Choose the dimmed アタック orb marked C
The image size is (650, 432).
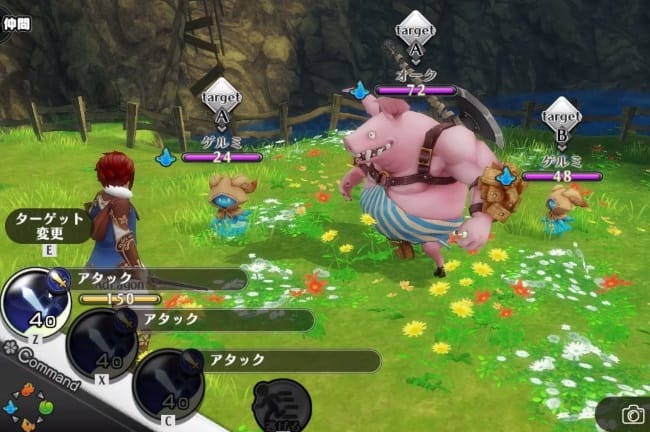pos(168,384)
